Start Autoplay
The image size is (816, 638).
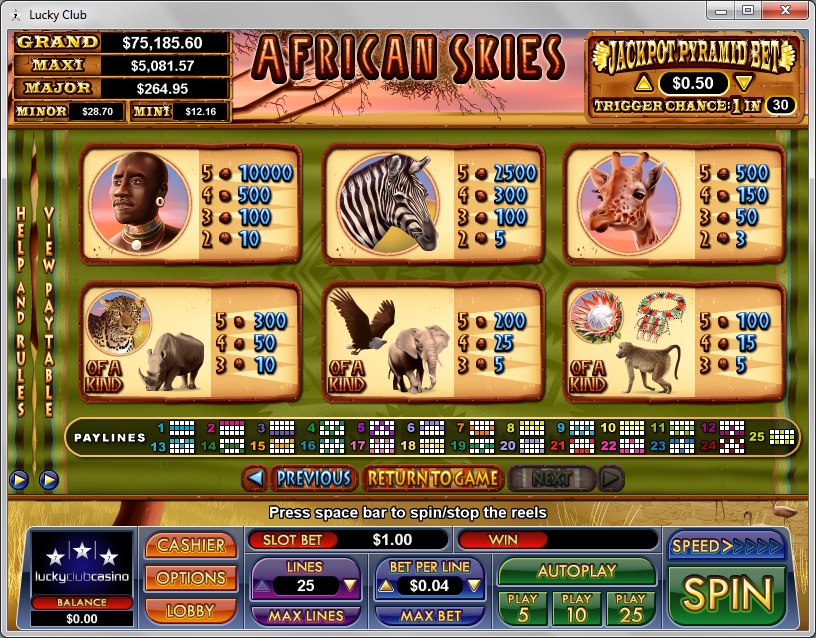pos(577,571)
